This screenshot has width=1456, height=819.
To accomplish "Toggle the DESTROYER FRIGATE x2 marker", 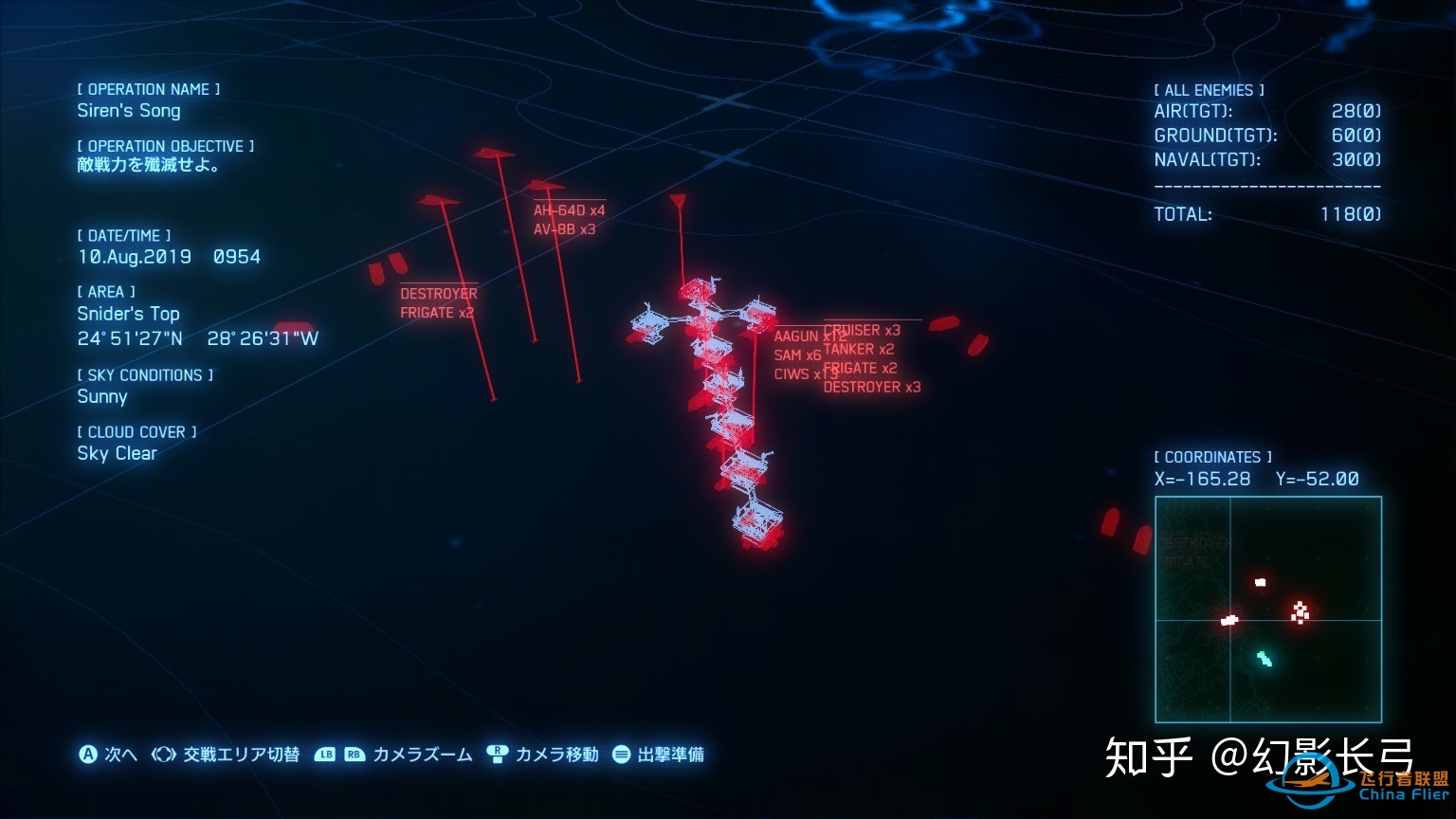I will click(438, 303).
